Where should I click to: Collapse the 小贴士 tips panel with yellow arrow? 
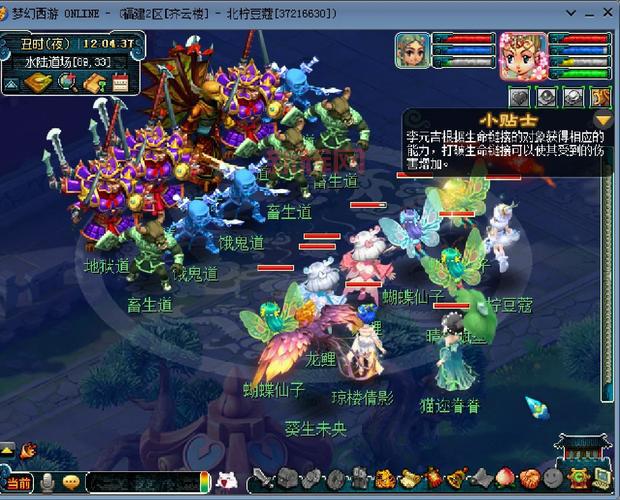(603, 122)
